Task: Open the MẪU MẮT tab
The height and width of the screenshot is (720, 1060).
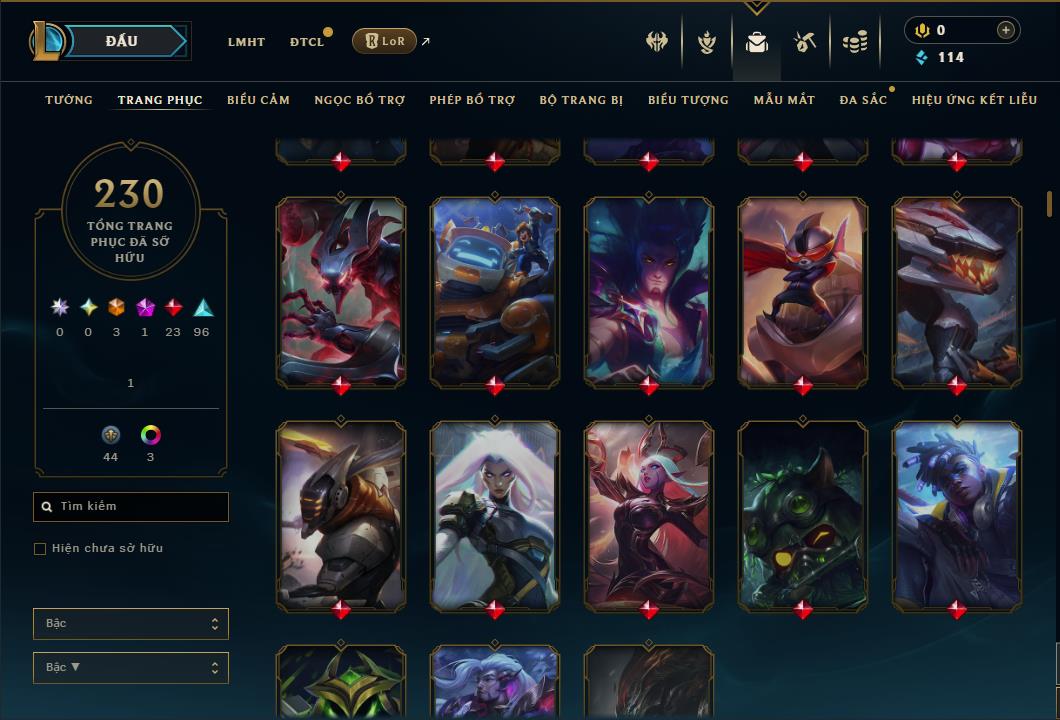Action: point(784,100)
